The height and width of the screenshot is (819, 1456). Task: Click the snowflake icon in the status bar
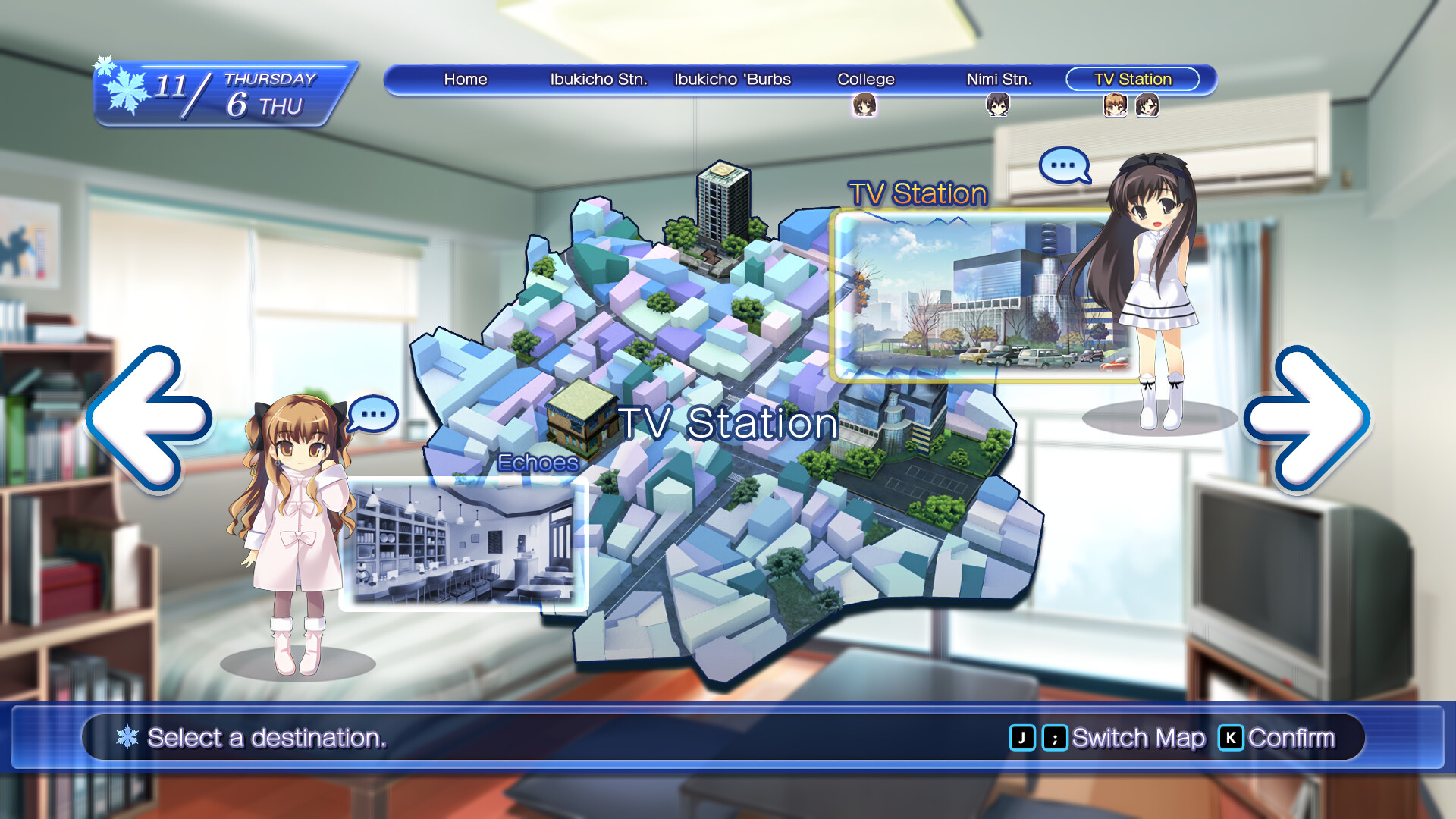pos(126,736)
